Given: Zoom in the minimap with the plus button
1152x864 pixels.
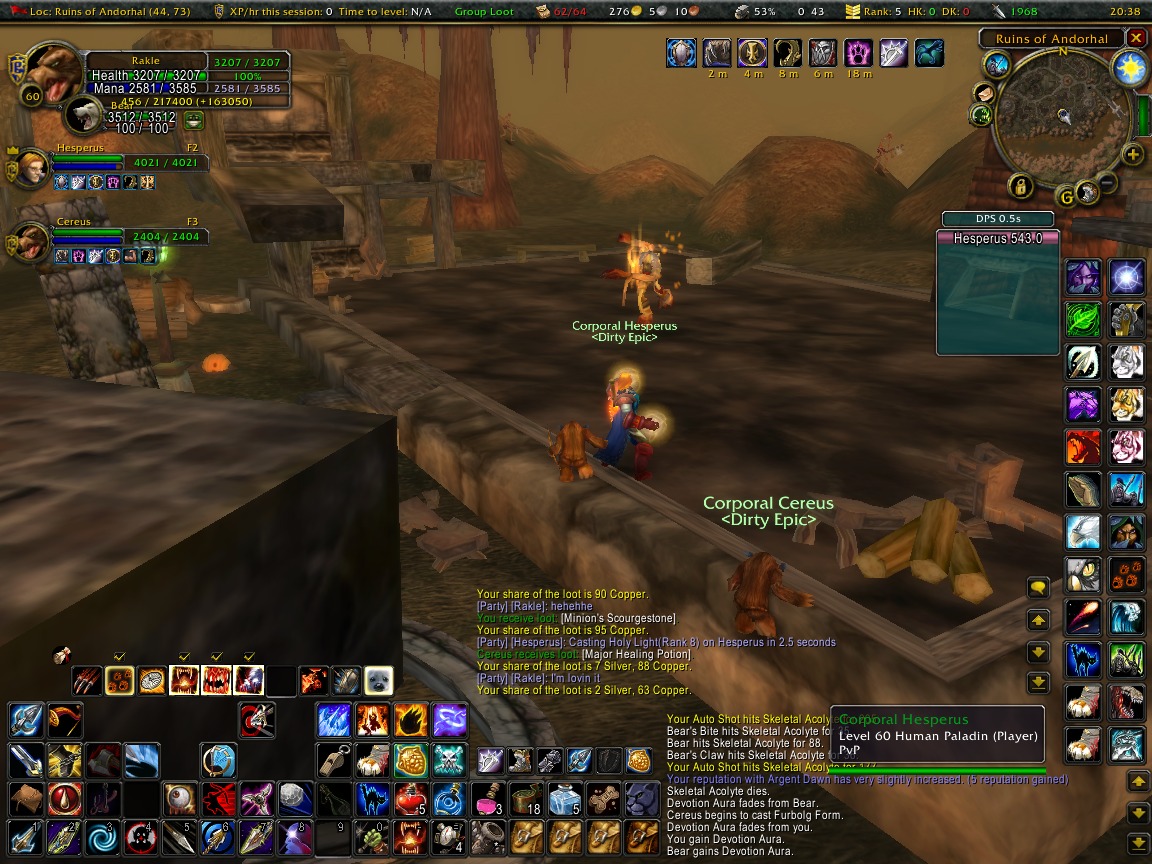Looking at the screenshot, I should pyautogui.click(x=1132, y=154).
